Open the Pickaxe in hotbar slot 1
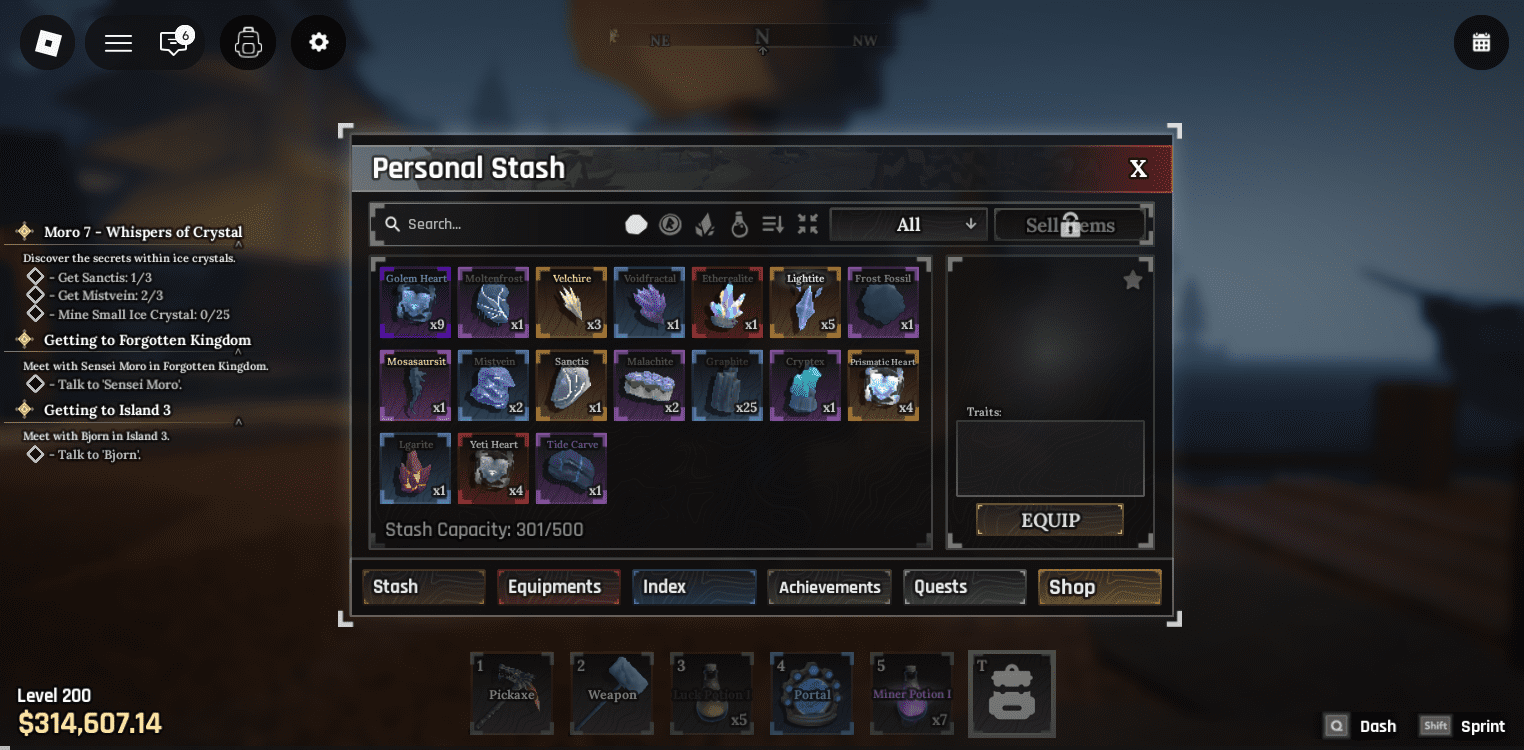1524x750 pixels. [511, 693]
